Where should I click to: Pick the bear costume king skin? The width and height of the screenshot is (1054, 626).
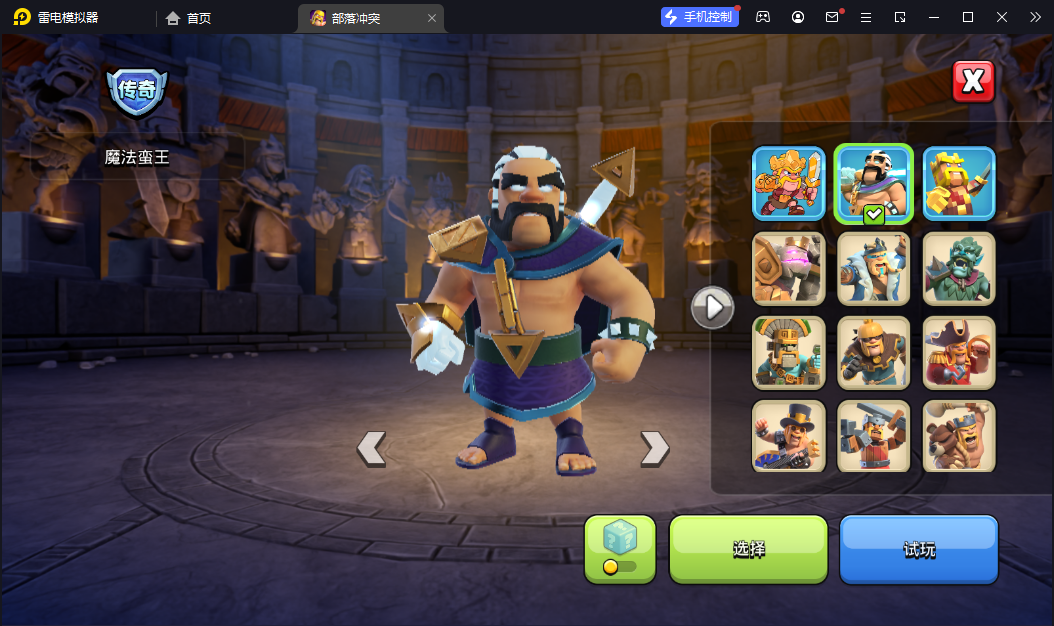[958, 436]
